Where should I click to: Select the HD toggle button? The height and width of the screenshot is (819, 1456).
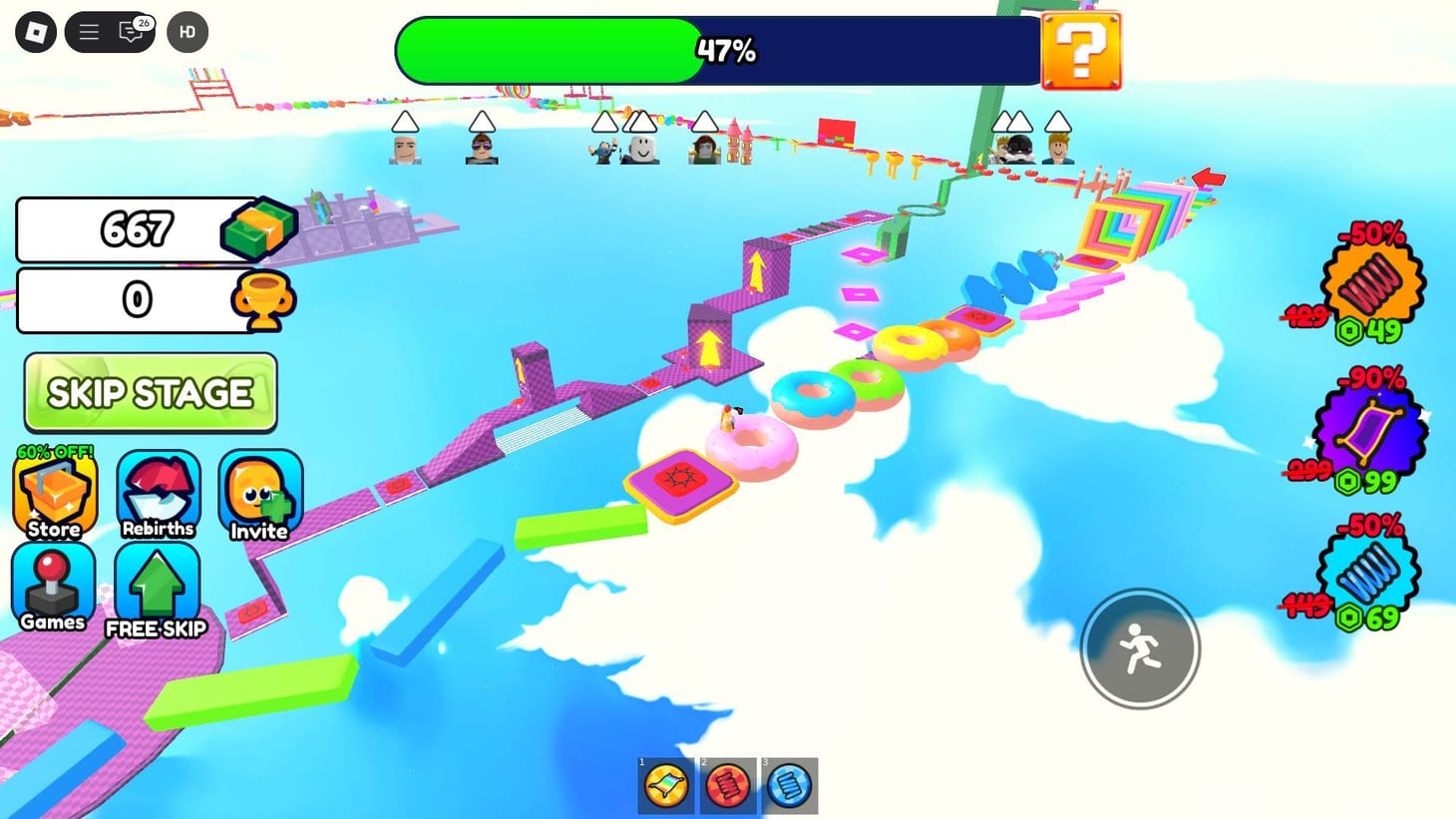(186, 32)
